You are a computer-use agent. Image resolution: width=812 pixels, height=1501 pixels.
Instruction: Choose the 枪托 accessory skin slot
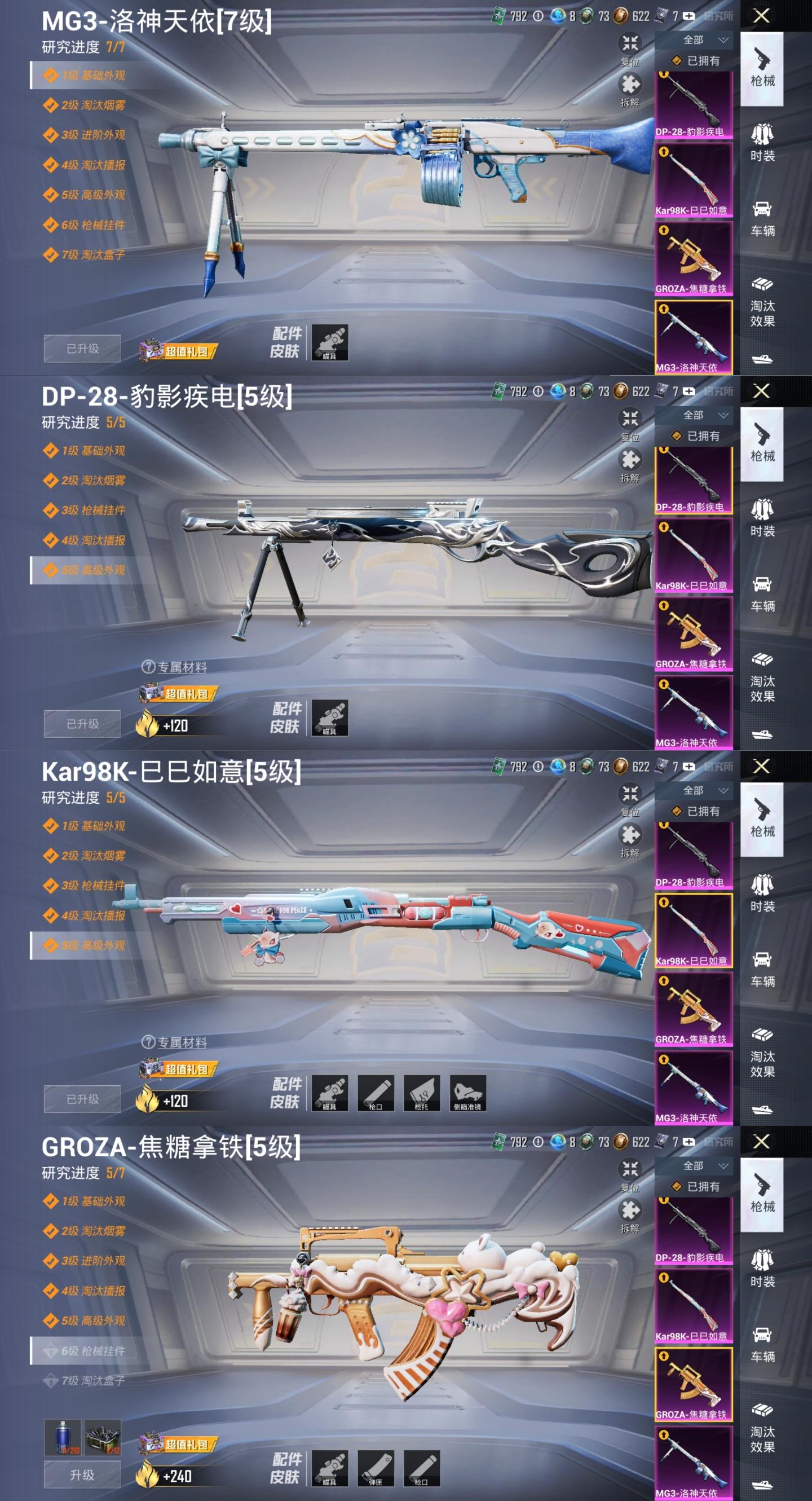[422, 1093]
